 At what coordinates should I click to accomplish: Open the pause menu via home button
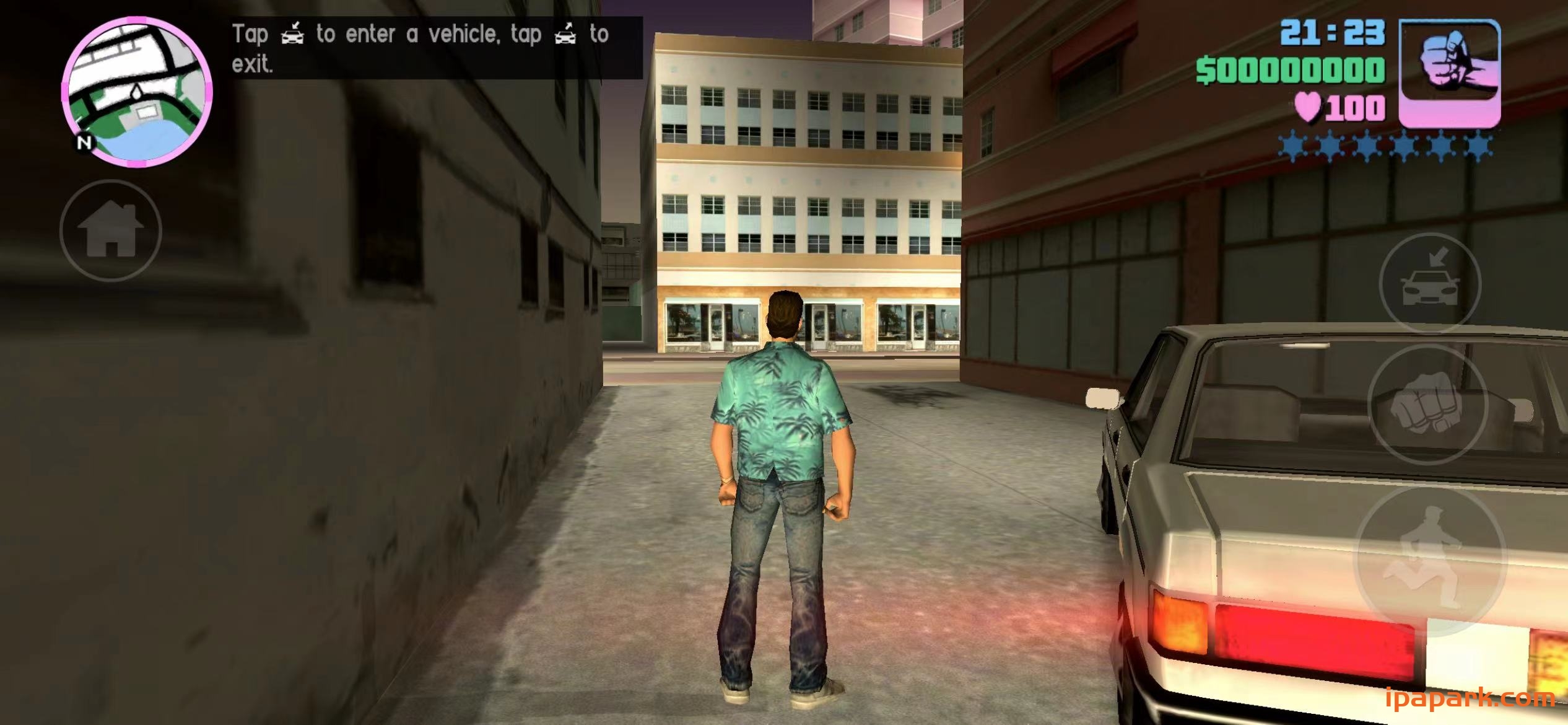(110, 230)
